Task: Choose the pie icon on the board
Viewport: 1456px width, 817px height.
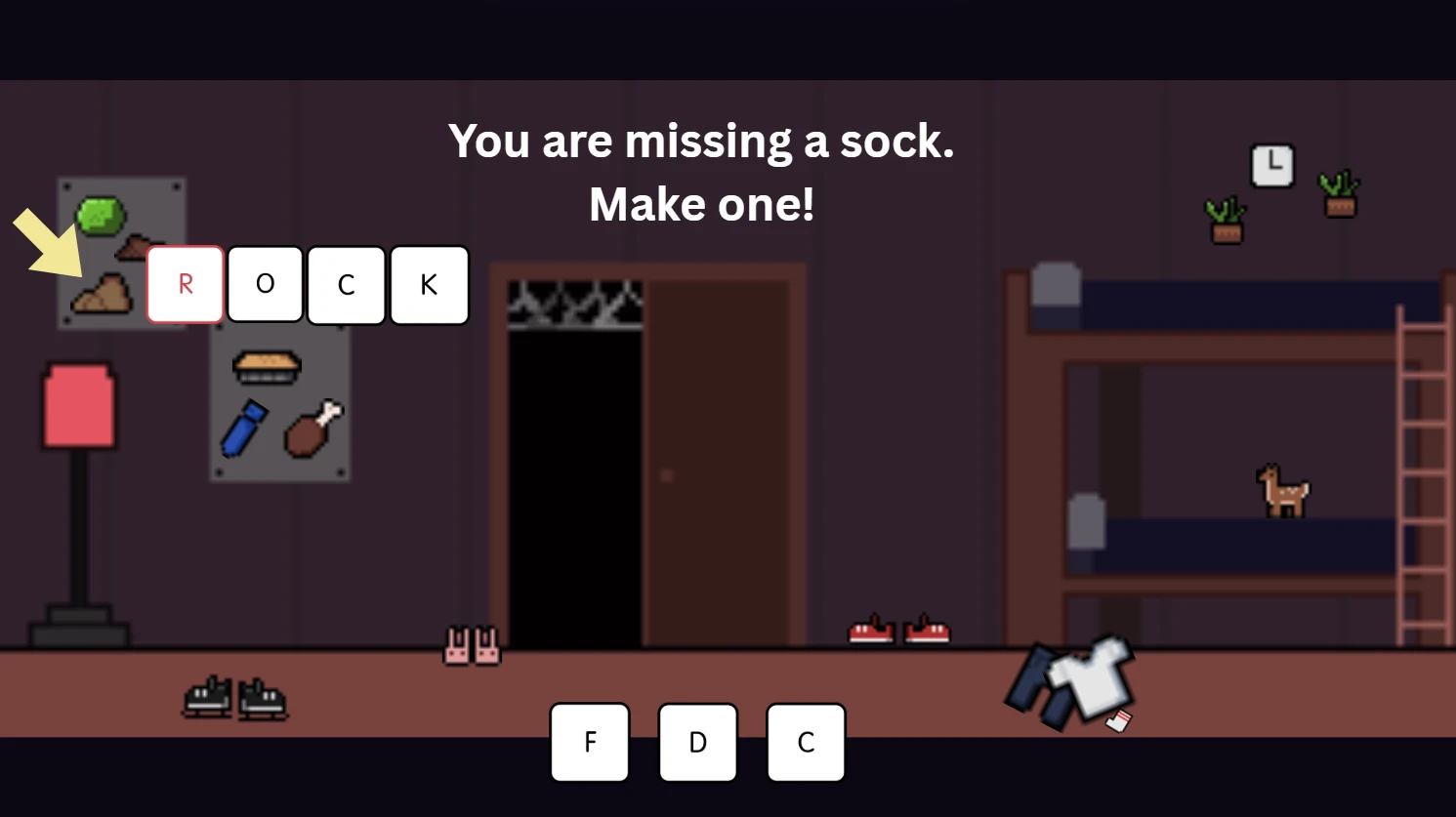Action: click(267, 366)
